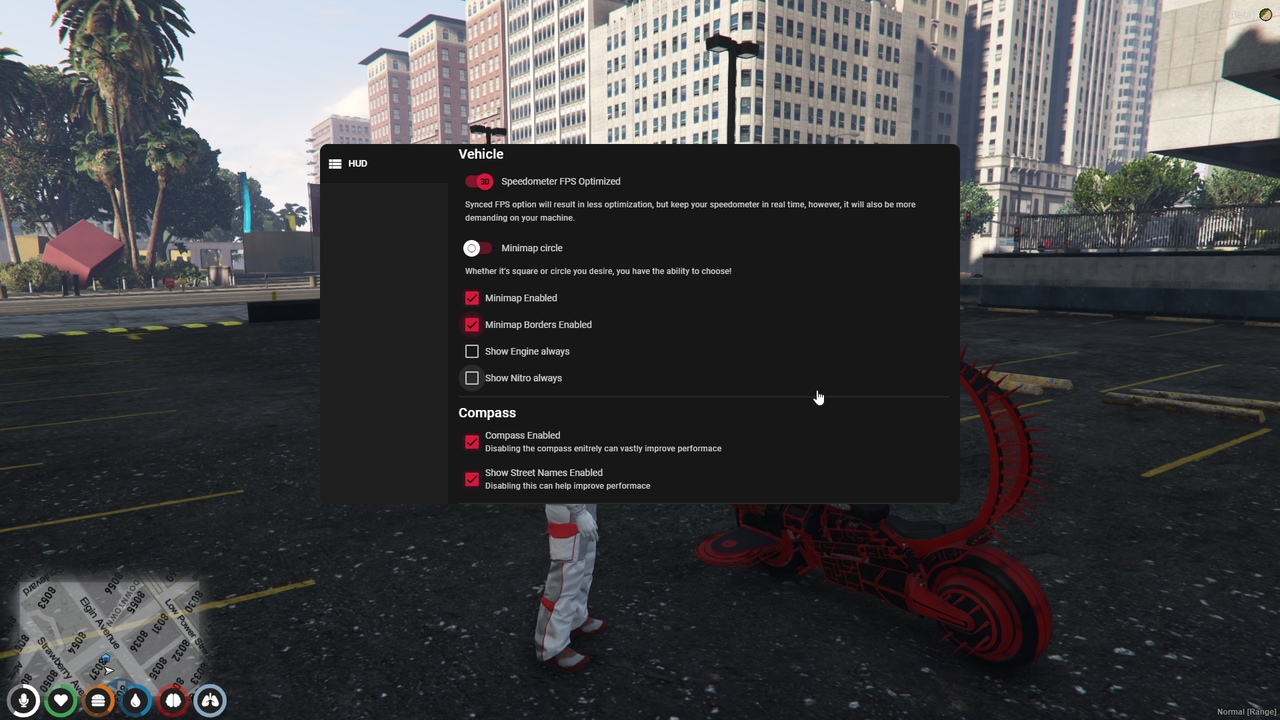Enable Show Engine always
Viewport: 1280px width, 720px height.
point(471,351)
